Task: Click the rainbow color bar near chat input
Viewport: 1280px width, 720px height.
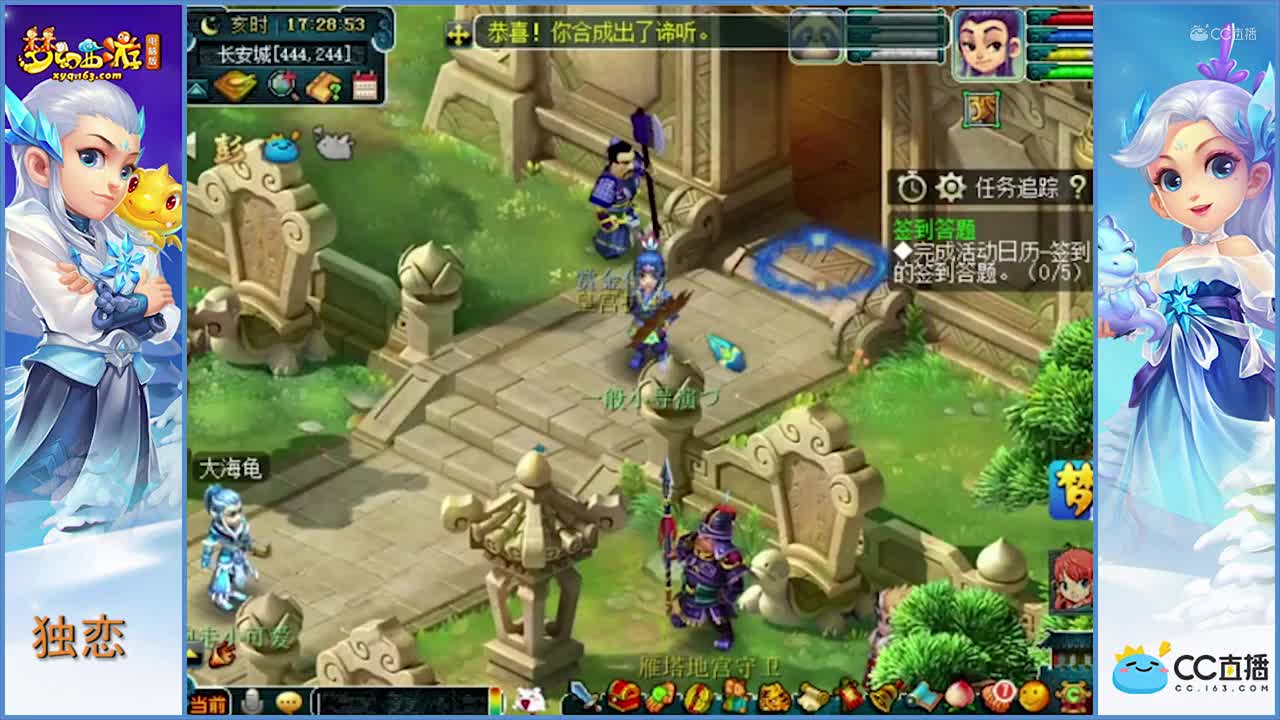Action: point(496,700)
